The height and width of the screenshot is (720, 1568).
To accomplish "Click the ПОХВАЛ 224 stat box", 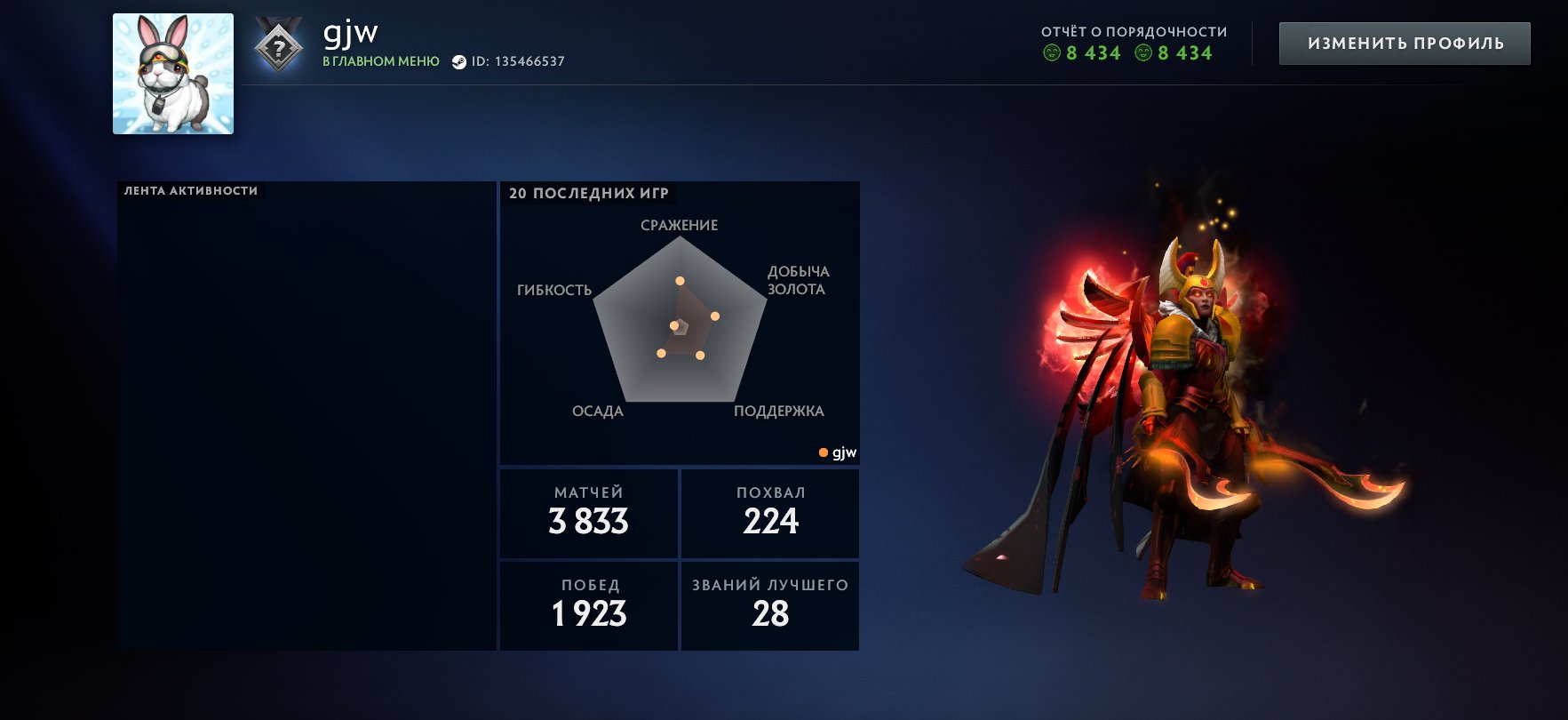I will click(x=769, y=513).
